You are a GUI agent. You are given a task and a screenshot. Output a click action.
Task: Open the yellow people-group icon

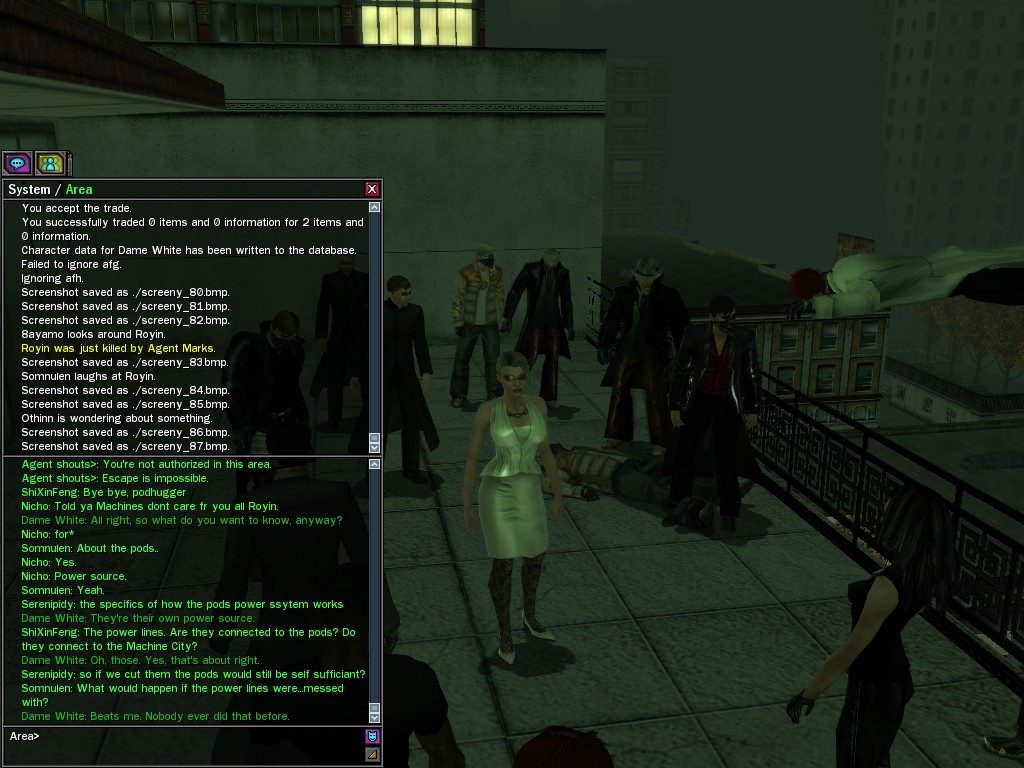point(50,163)
